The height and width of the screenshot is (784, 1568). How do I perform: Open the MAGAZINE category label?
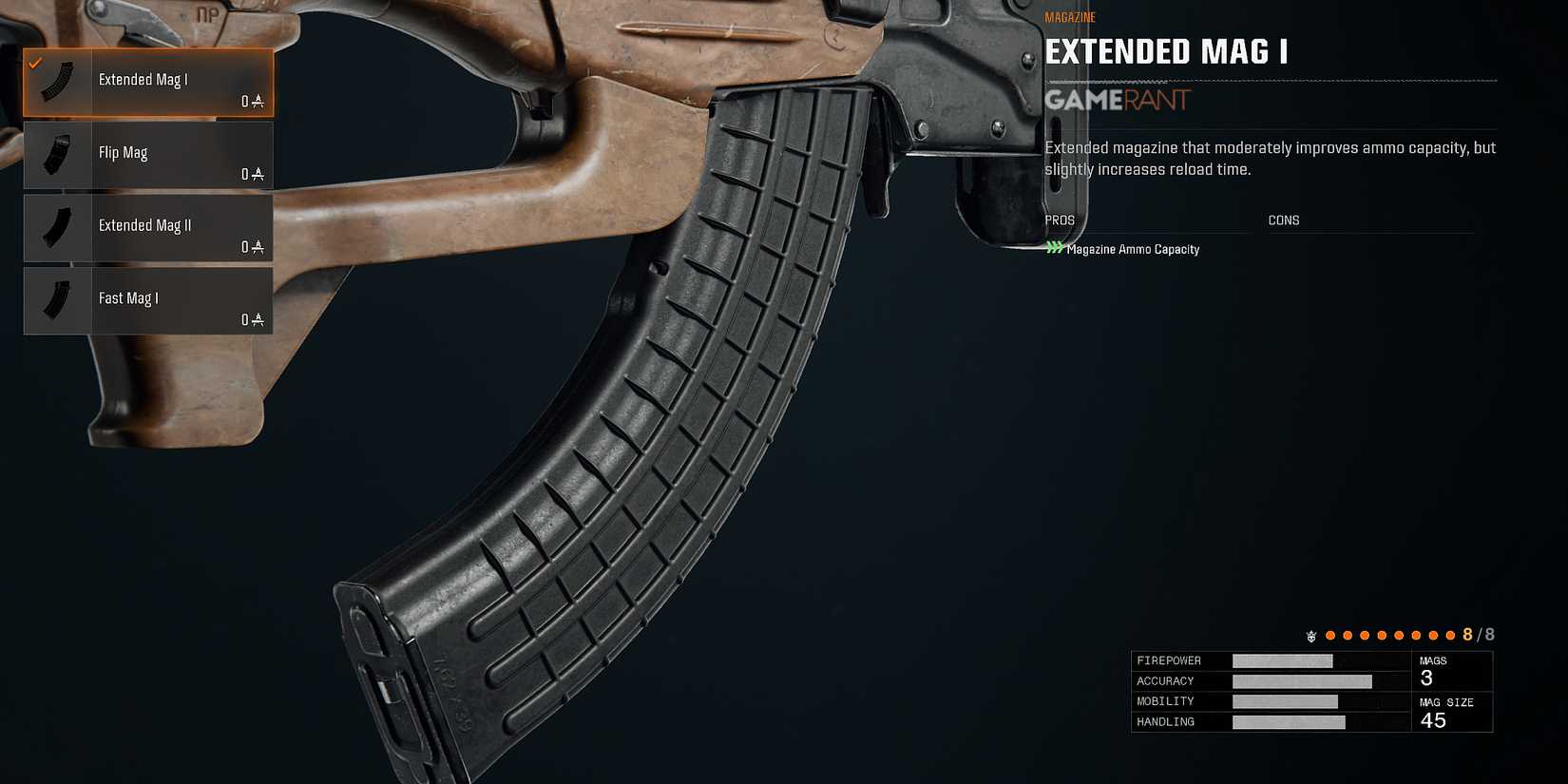point(1069,16)
